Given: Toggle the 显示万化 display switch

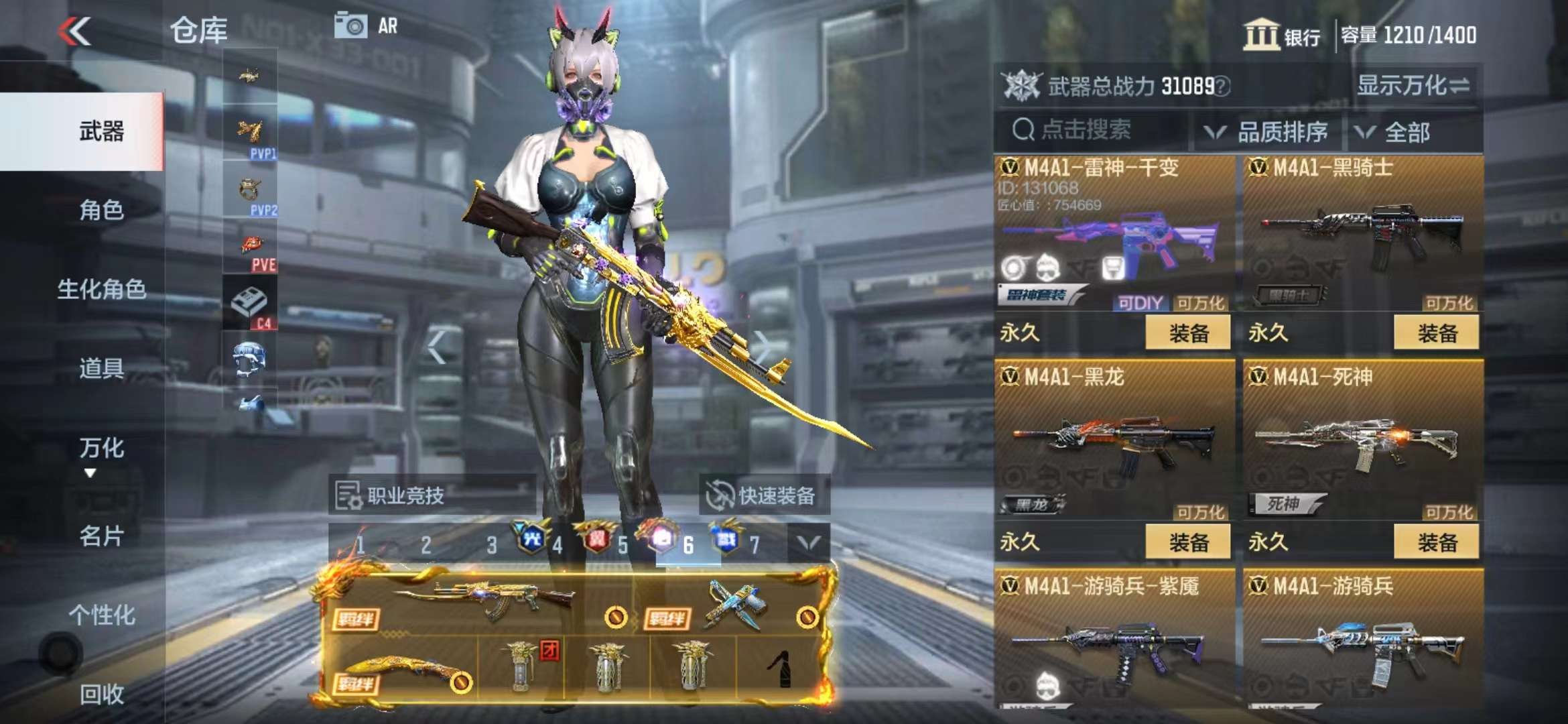Looking at the screenshot, I should pyautogui.click(x=1413, y=86).
